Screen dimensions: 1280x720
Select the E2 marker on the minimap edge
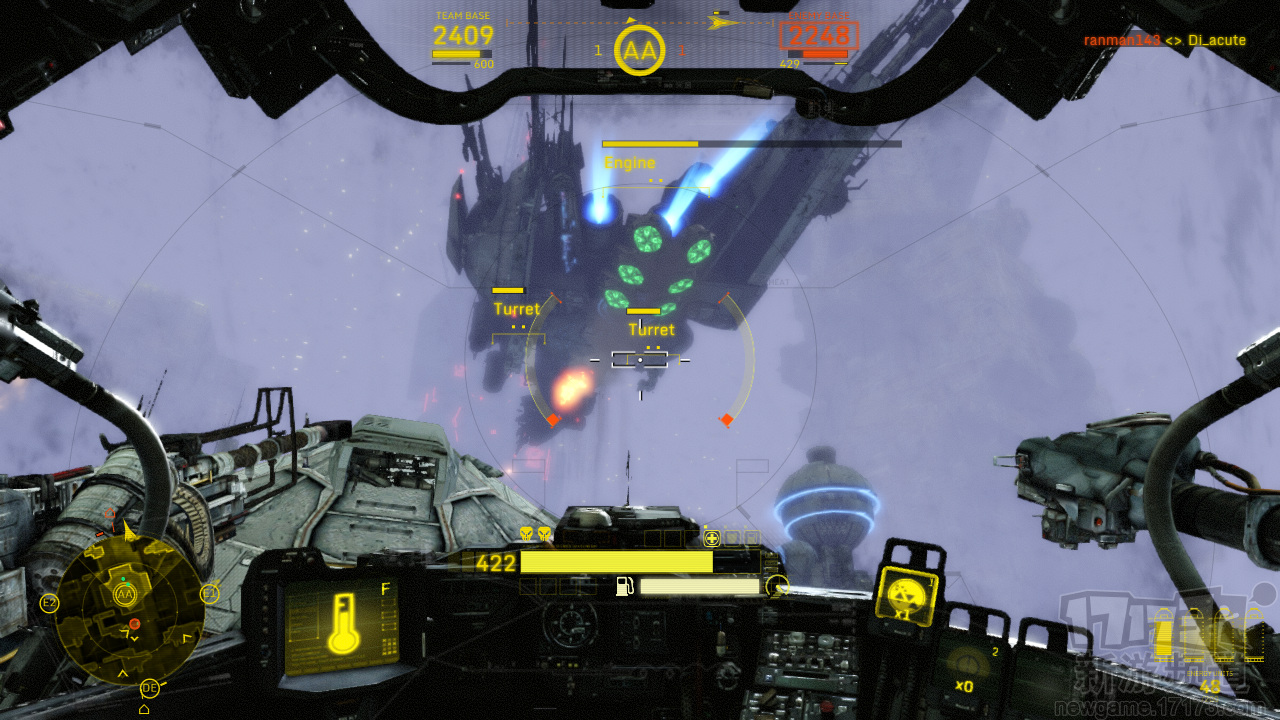(49, 603)
